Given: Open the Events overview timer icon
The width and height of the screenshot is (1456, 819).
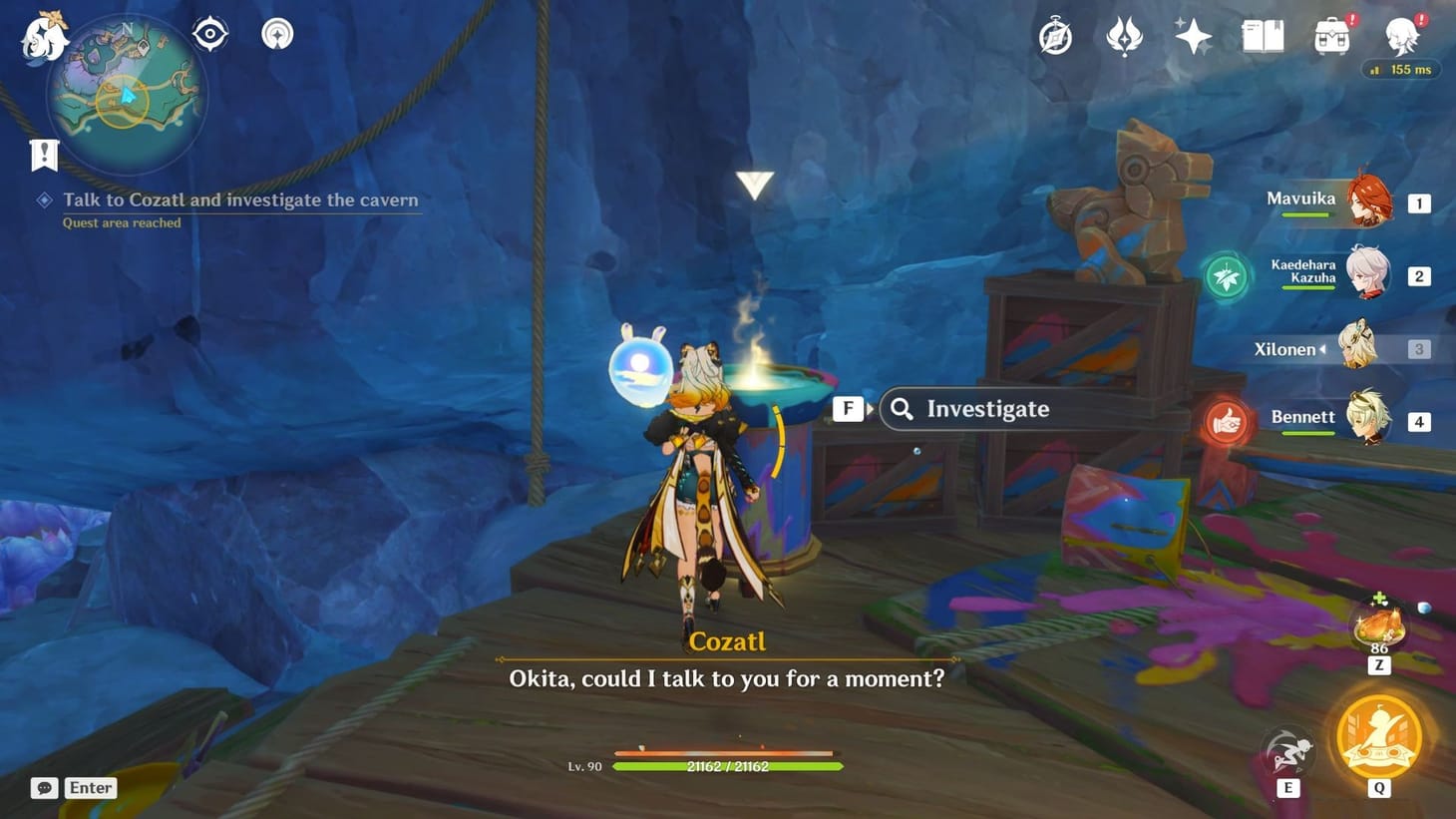Looking at the screenshot, I should point(1054,35).
